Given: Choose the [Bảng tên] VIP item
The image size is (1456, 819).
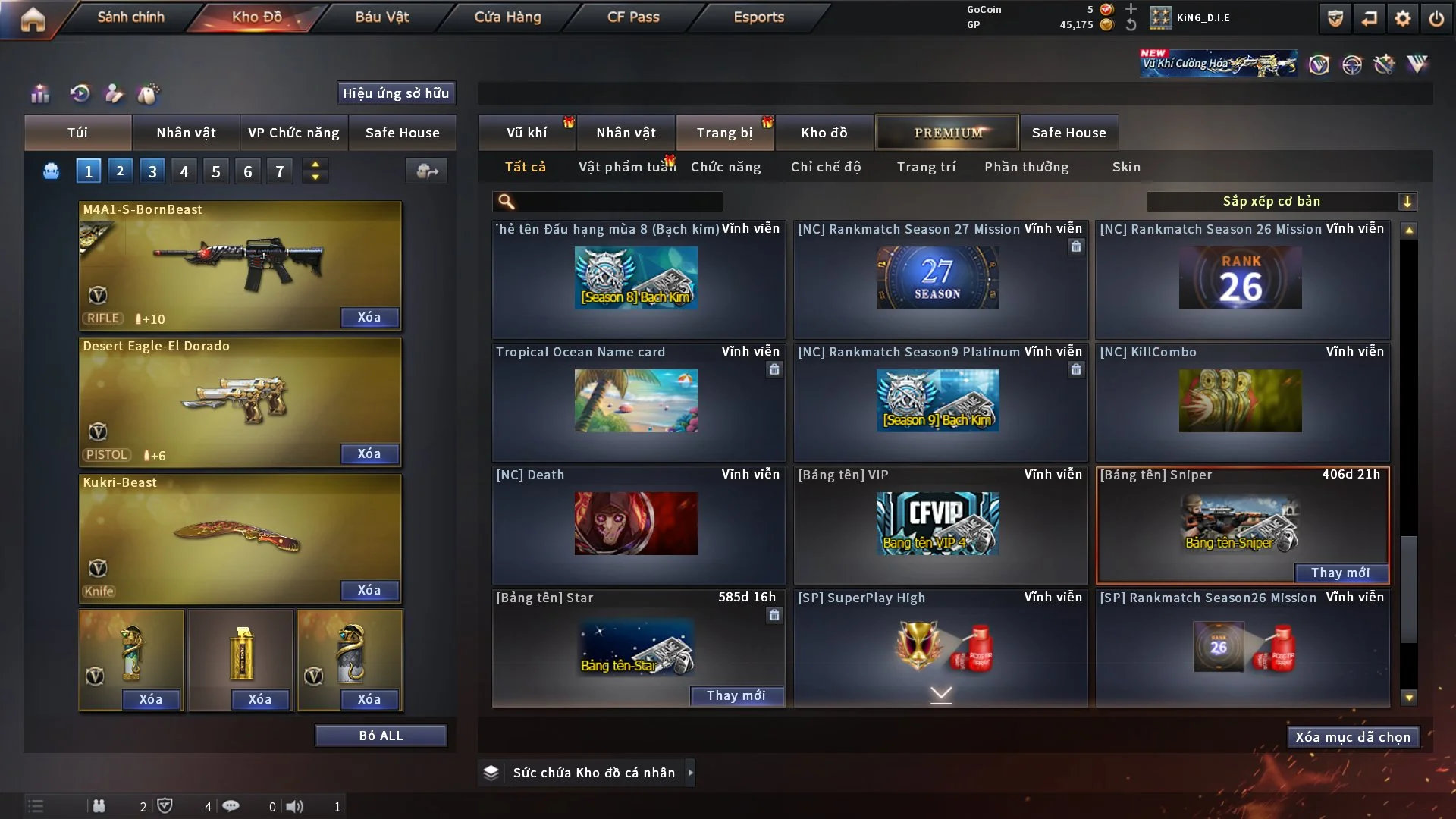Looking at the screenshot, I should pos(937,523).
